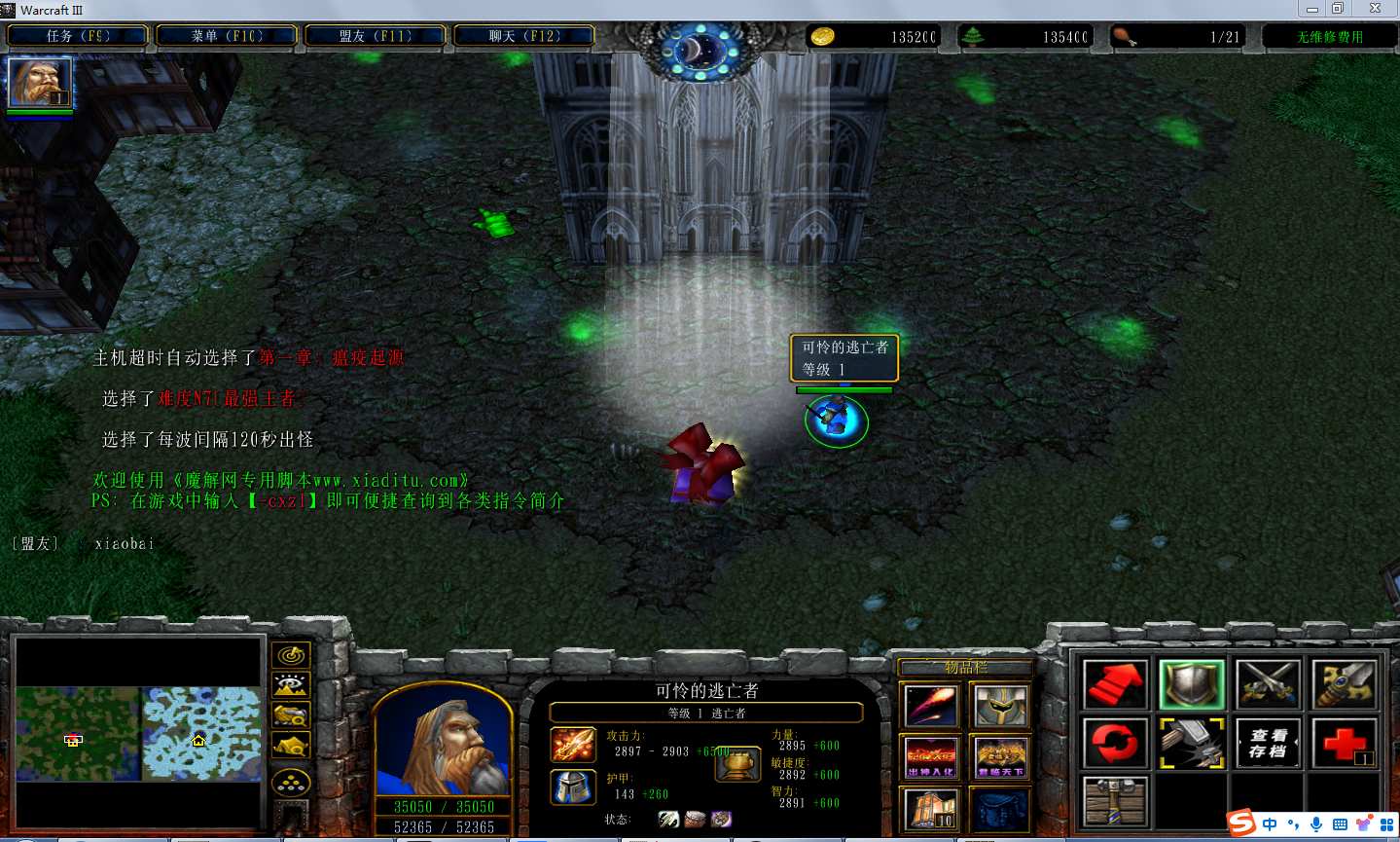Select the fire comet inventory item
The width and height of the screenshot is (1400, 842).
(x=932, y=706)
